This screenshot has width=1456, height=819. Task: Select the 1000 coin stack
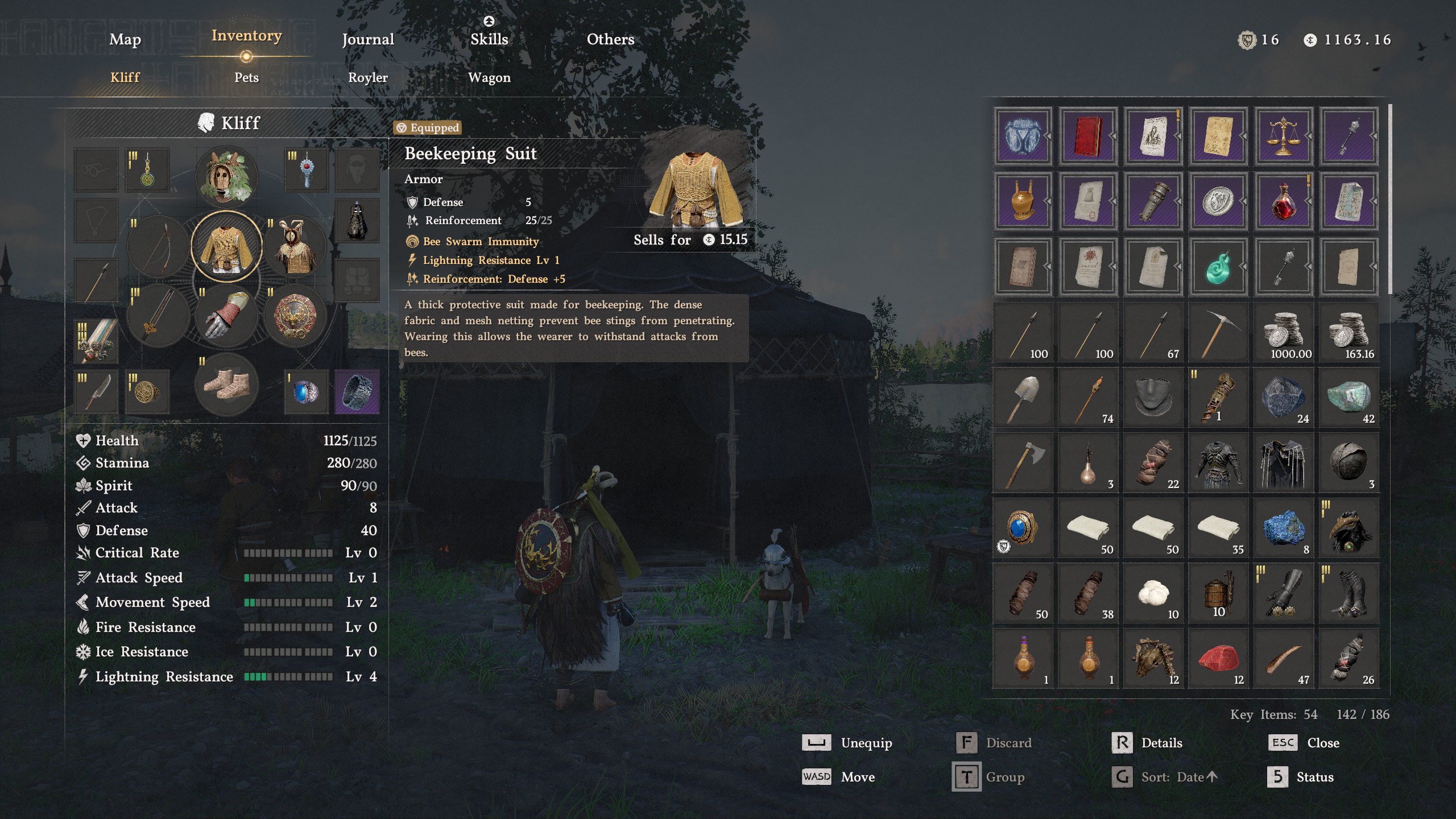[x=1283, y=333]
